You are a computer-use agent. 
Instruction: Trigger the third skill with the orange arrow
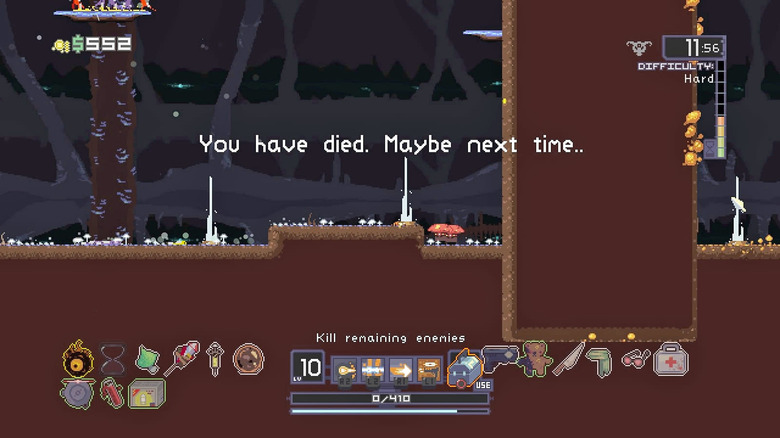tap(401, 370)
